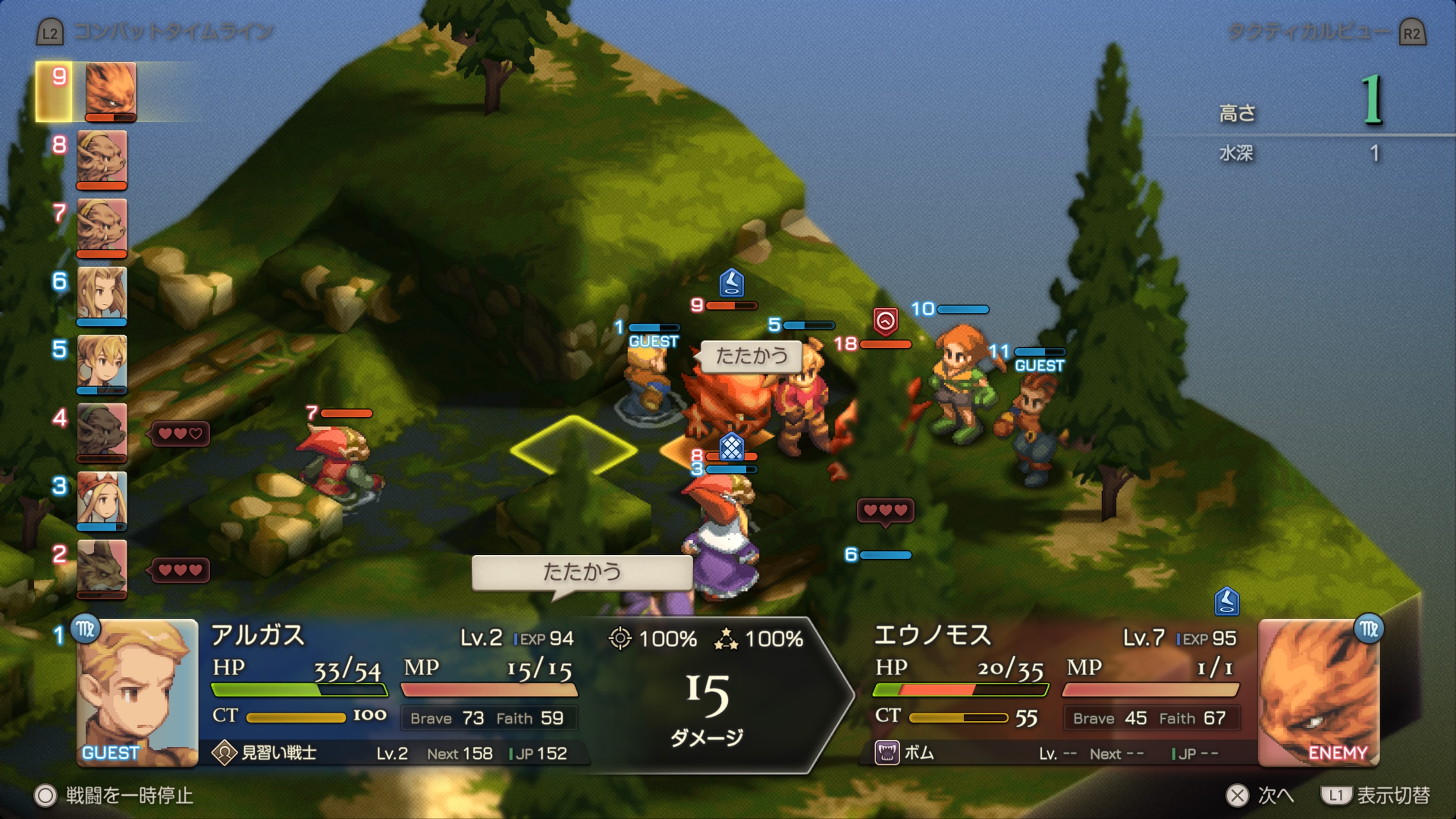
Task: Select the panther portrait at turn 2
Action: (x=102, y=567)
